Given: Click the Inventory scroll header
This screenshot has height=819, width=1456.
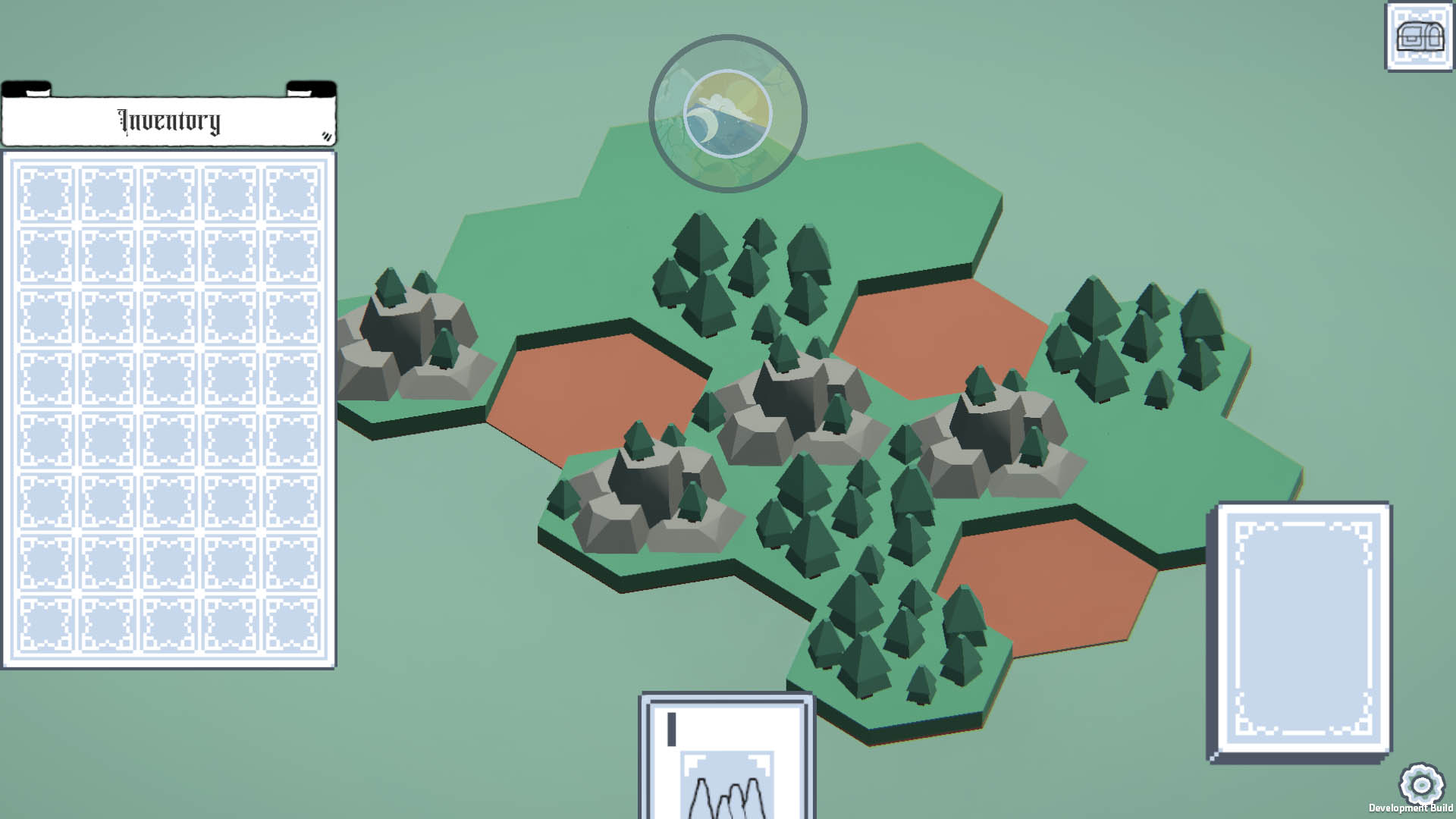Looking at the screenshot, I should click(x=168, y=120).
